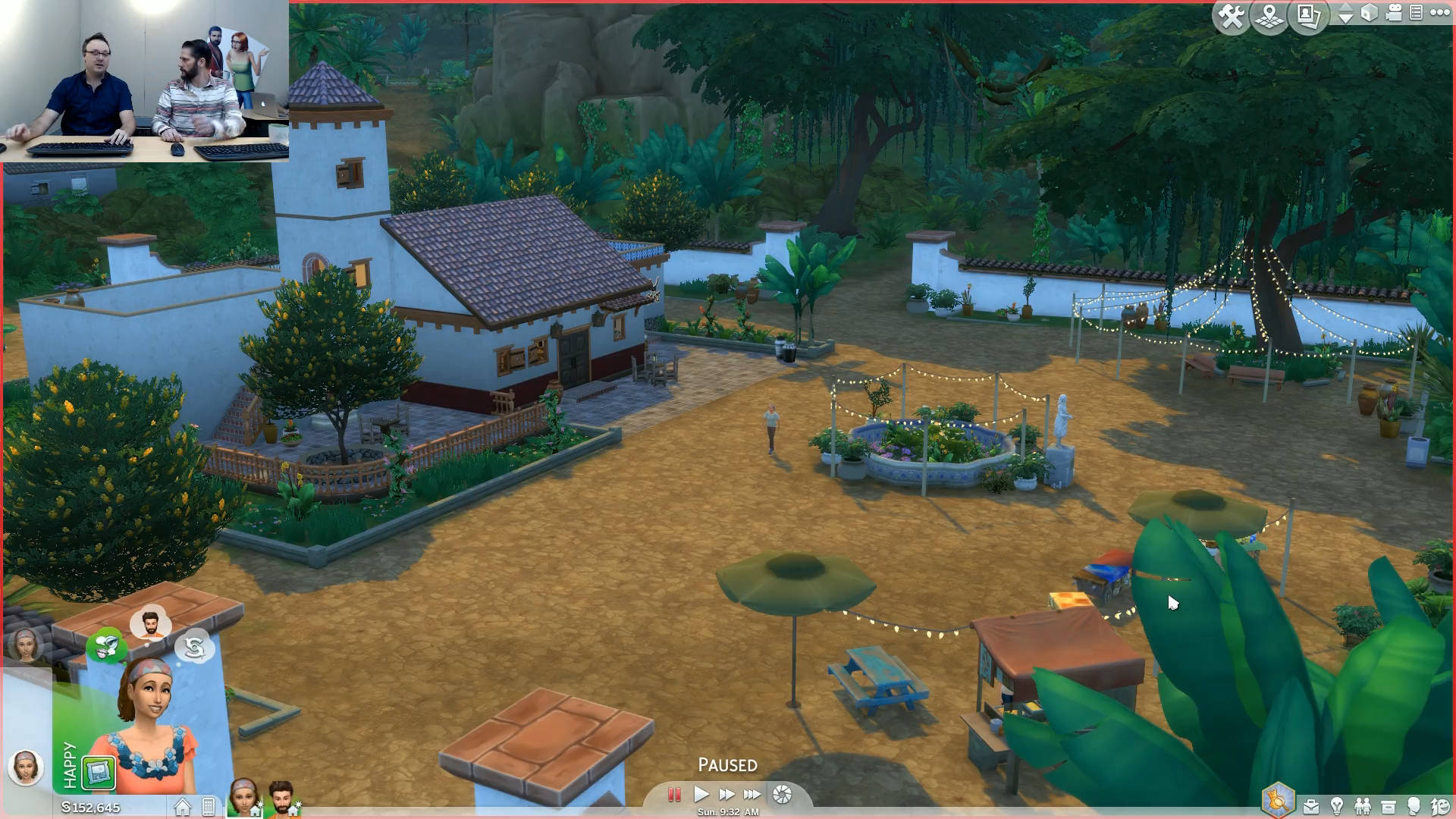Open the Careers briefcase panel

(1311, 806)
